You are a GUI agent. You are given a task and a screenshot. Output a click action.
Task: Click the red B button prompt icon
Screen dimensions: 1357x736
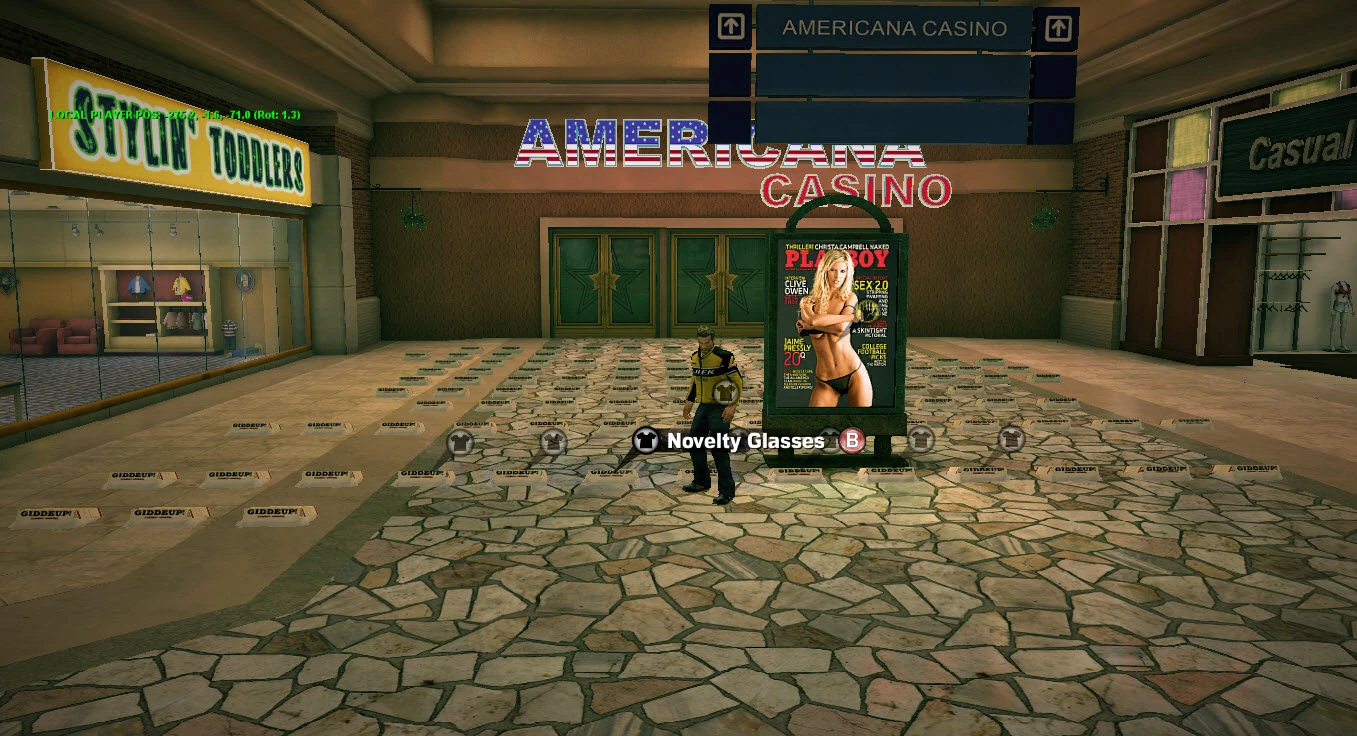tap(851, 441)
